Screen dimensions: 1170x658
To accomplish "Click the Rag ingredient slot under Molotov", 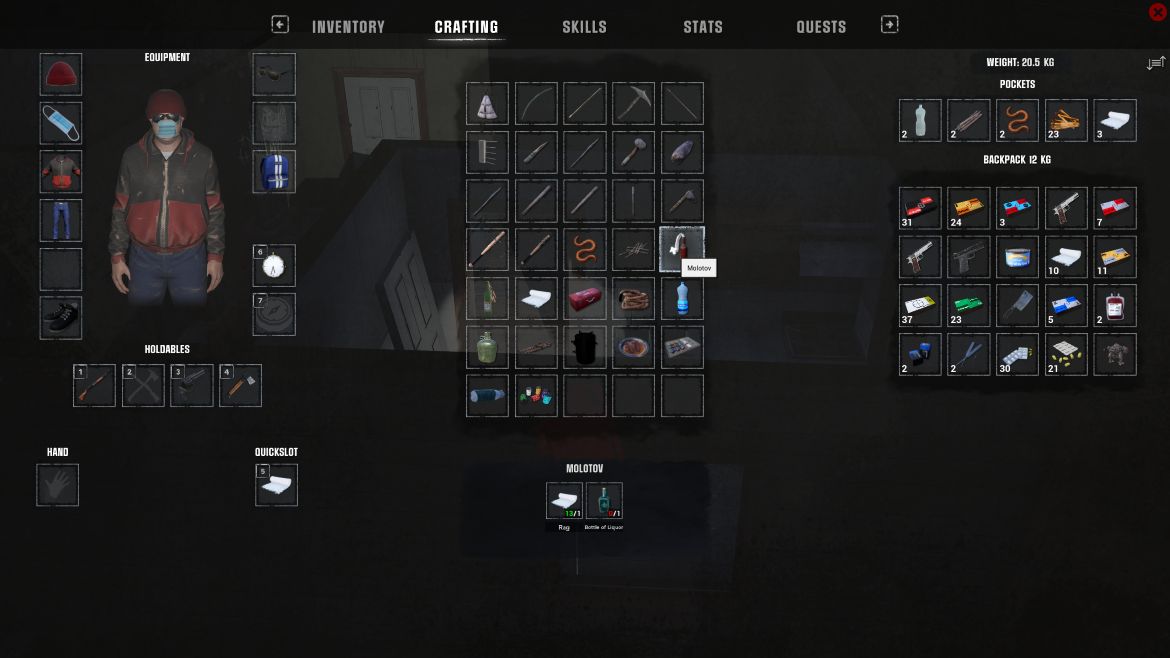I will click(x=564, y=501).
